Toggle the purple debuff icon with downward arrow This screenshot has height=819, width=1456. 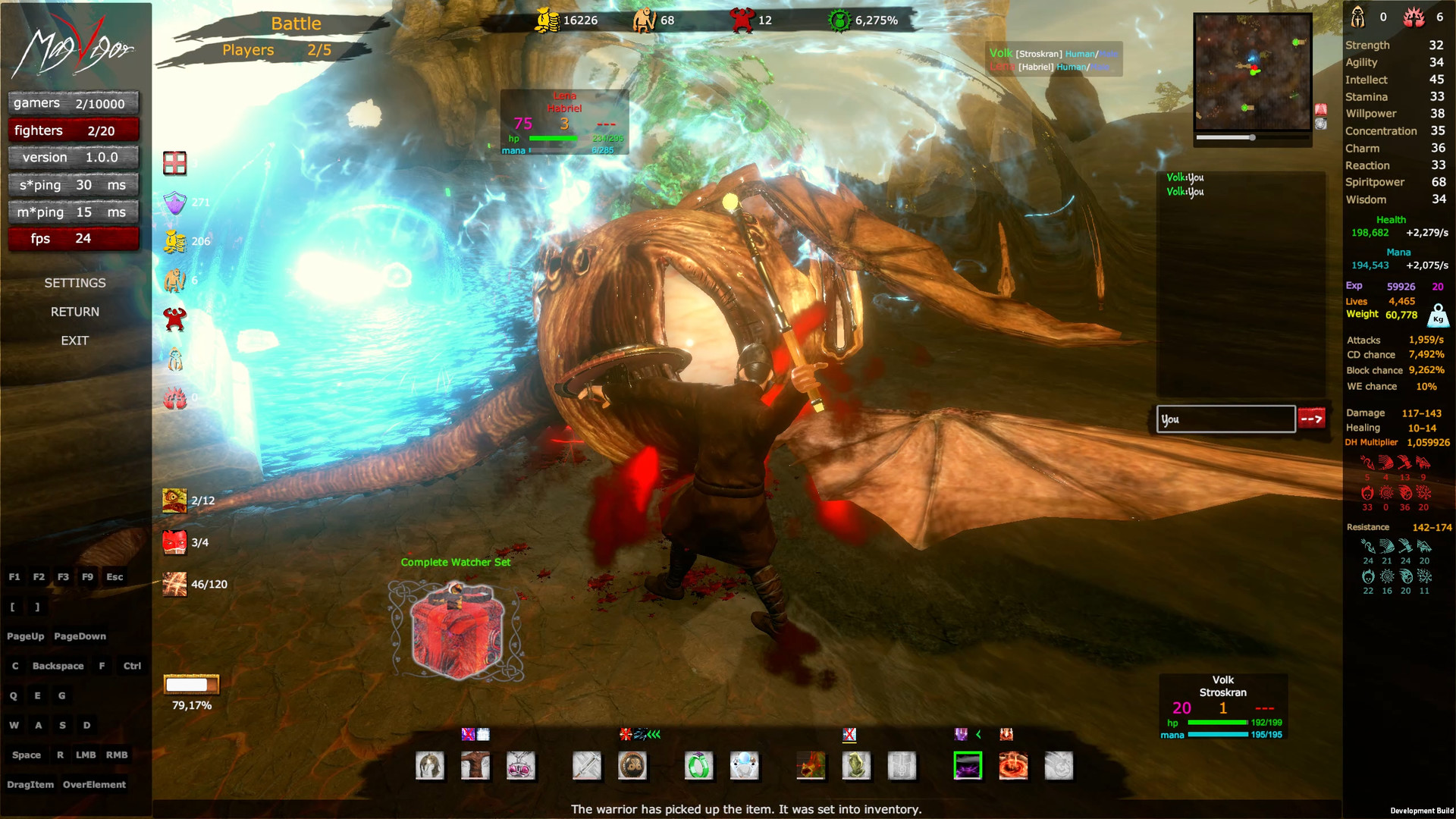pyautogui.click(x=961, y=734)
